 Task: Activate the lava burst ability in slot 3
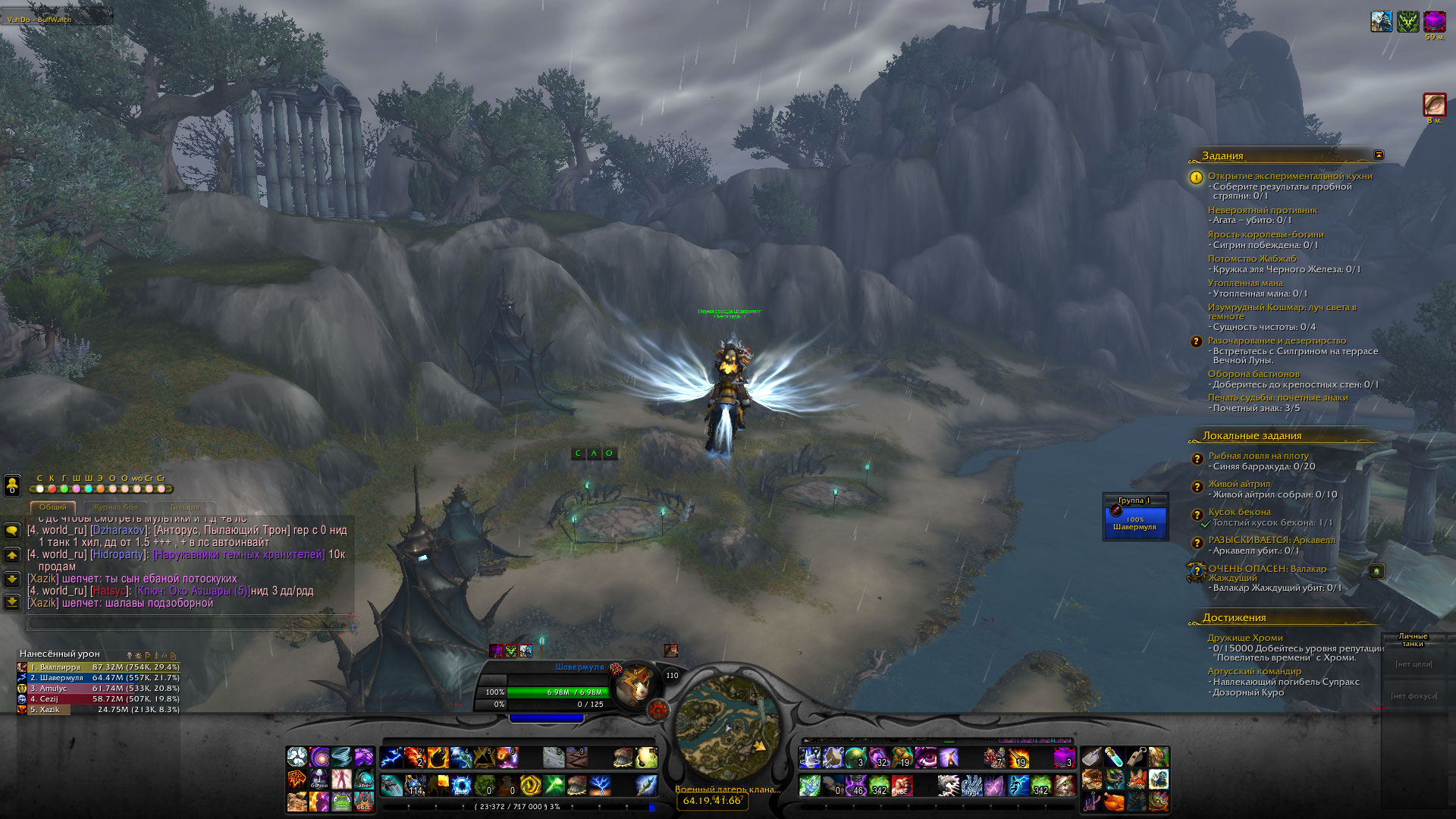click(x=438, y=757)
